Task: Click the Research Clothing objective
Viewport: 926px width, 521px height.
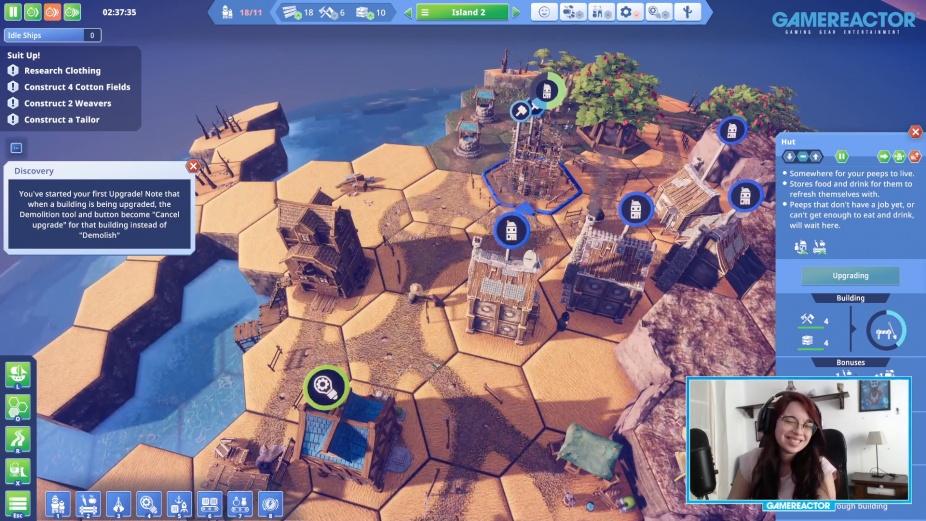Action: (x=62, y=71)
